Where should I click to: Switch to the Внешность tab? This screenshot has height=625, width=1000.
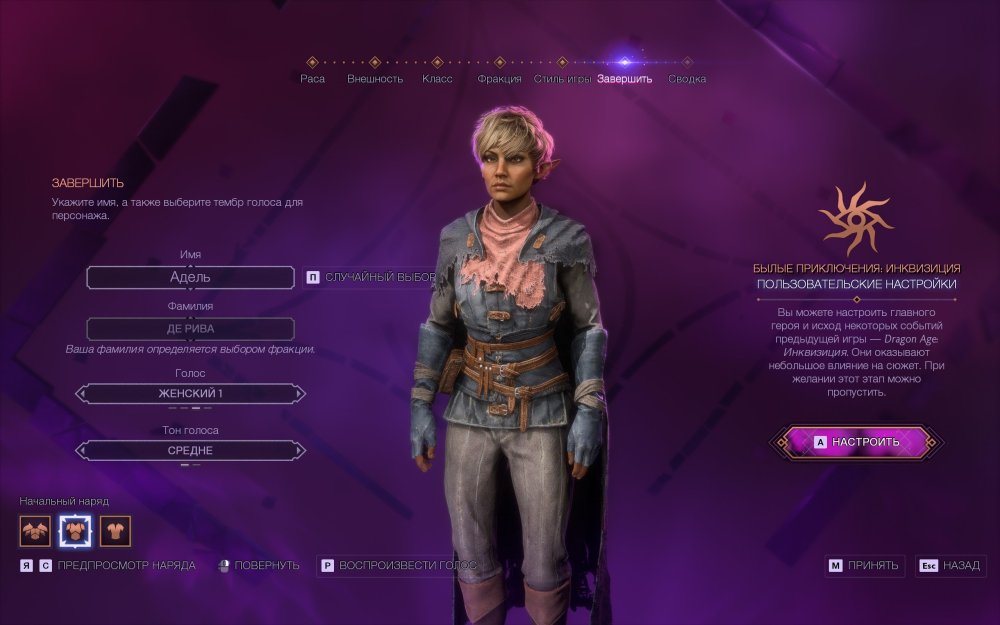coord(375,78)
